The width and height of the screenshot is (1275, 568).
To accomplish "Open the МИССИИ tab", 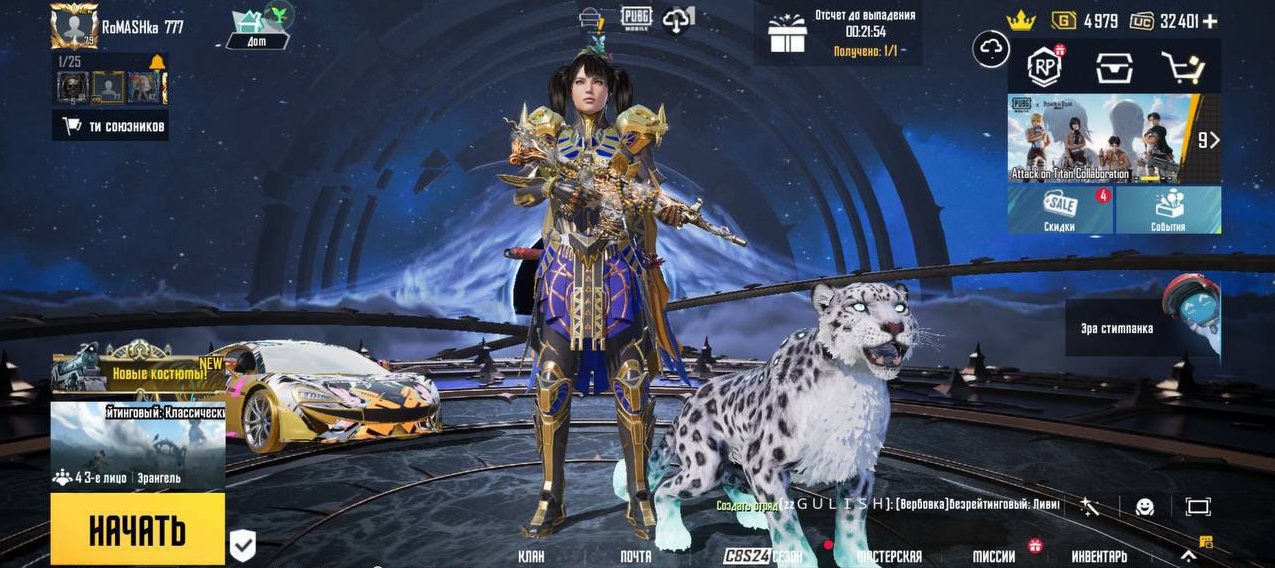I will pos(994,556).
